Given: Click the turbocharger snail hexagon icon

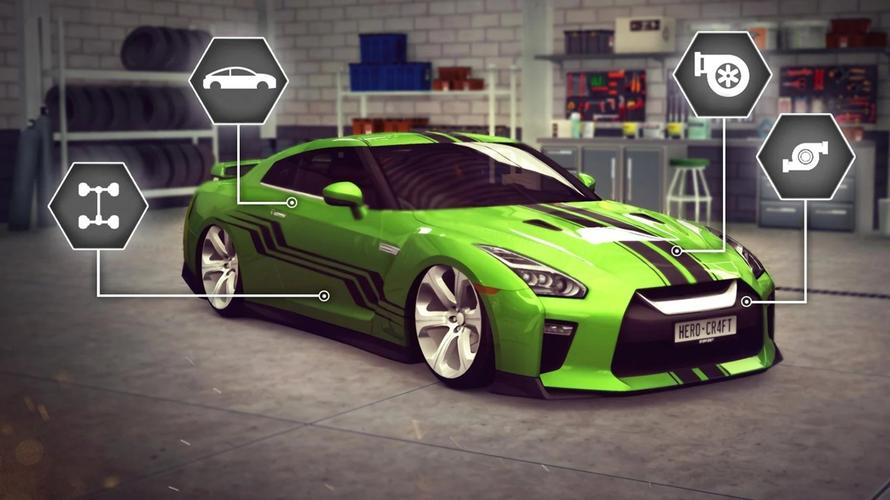Looking at the screenshot, I should point(805,156).
